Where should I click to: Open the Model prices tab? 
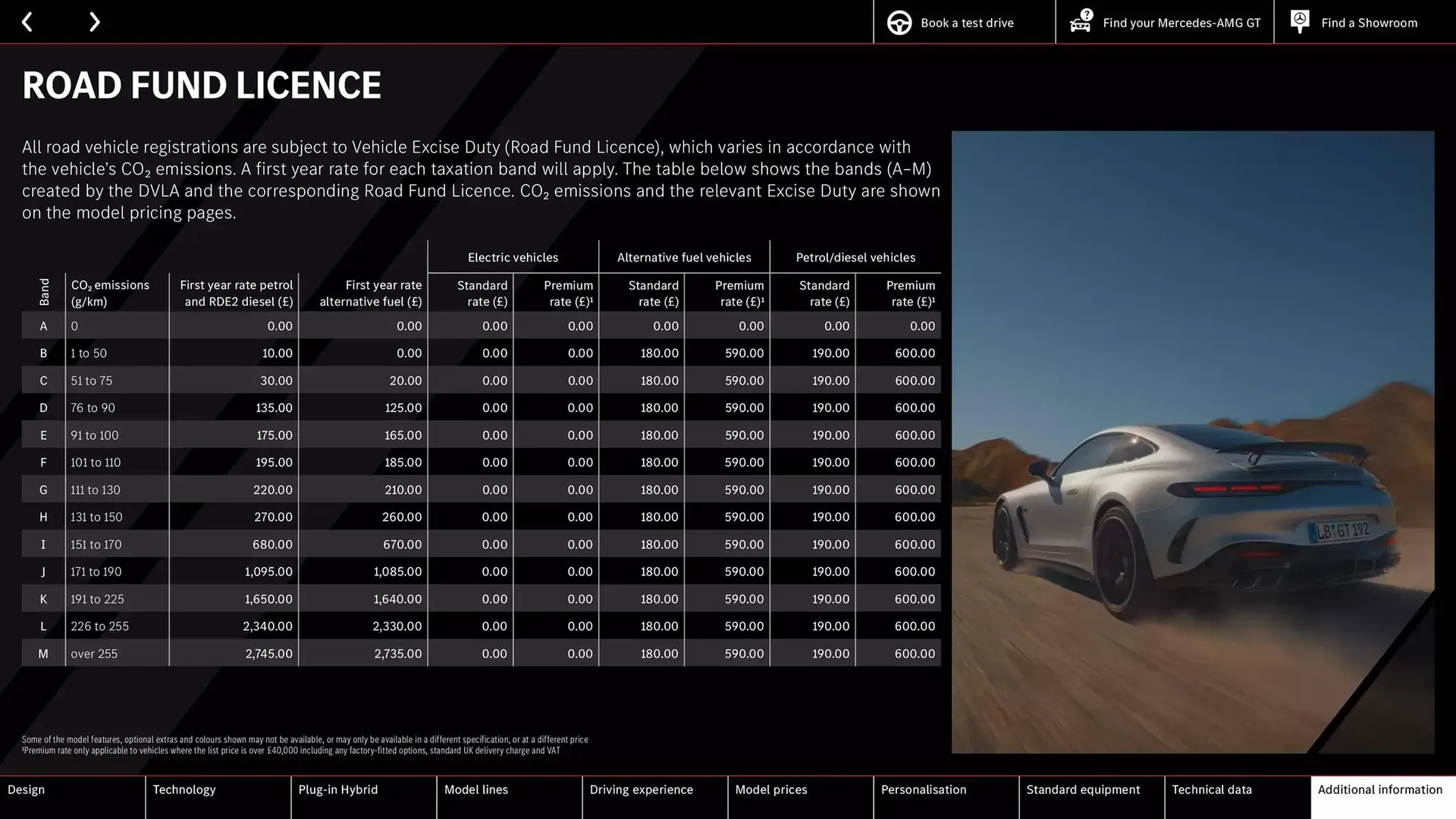[800, 796]
